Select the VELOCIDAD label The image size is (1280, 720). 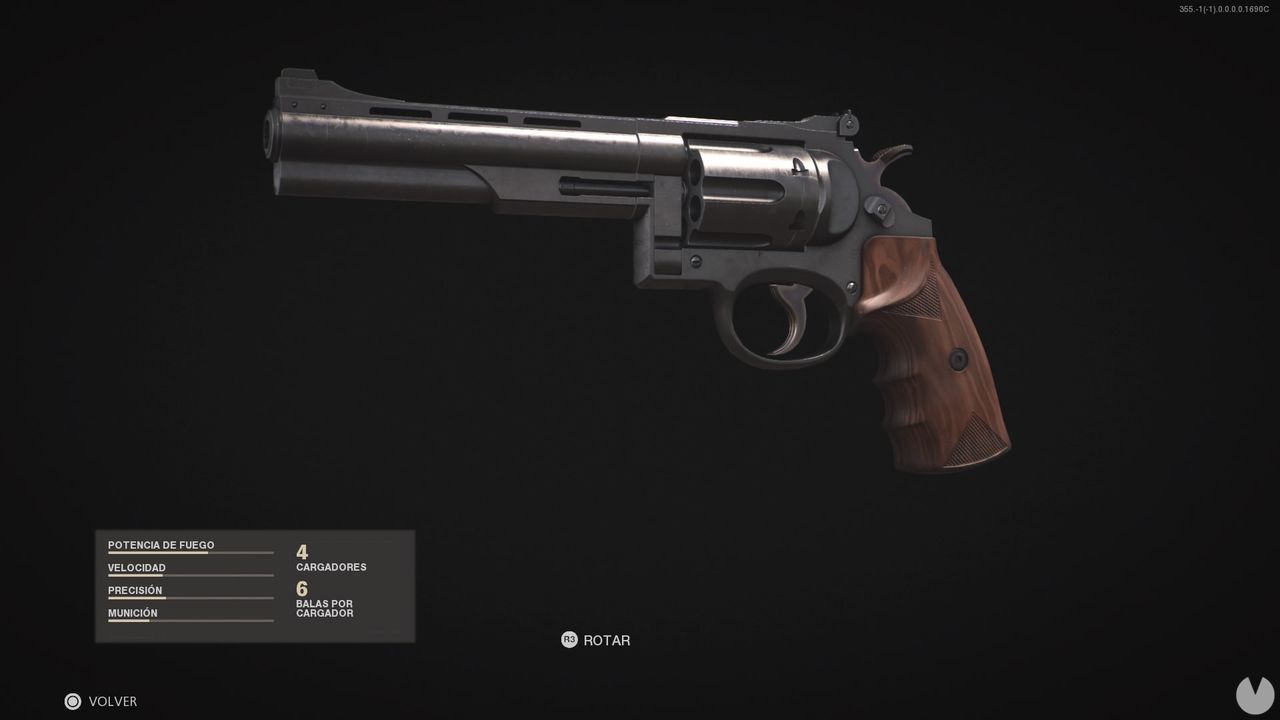[137, 567]
